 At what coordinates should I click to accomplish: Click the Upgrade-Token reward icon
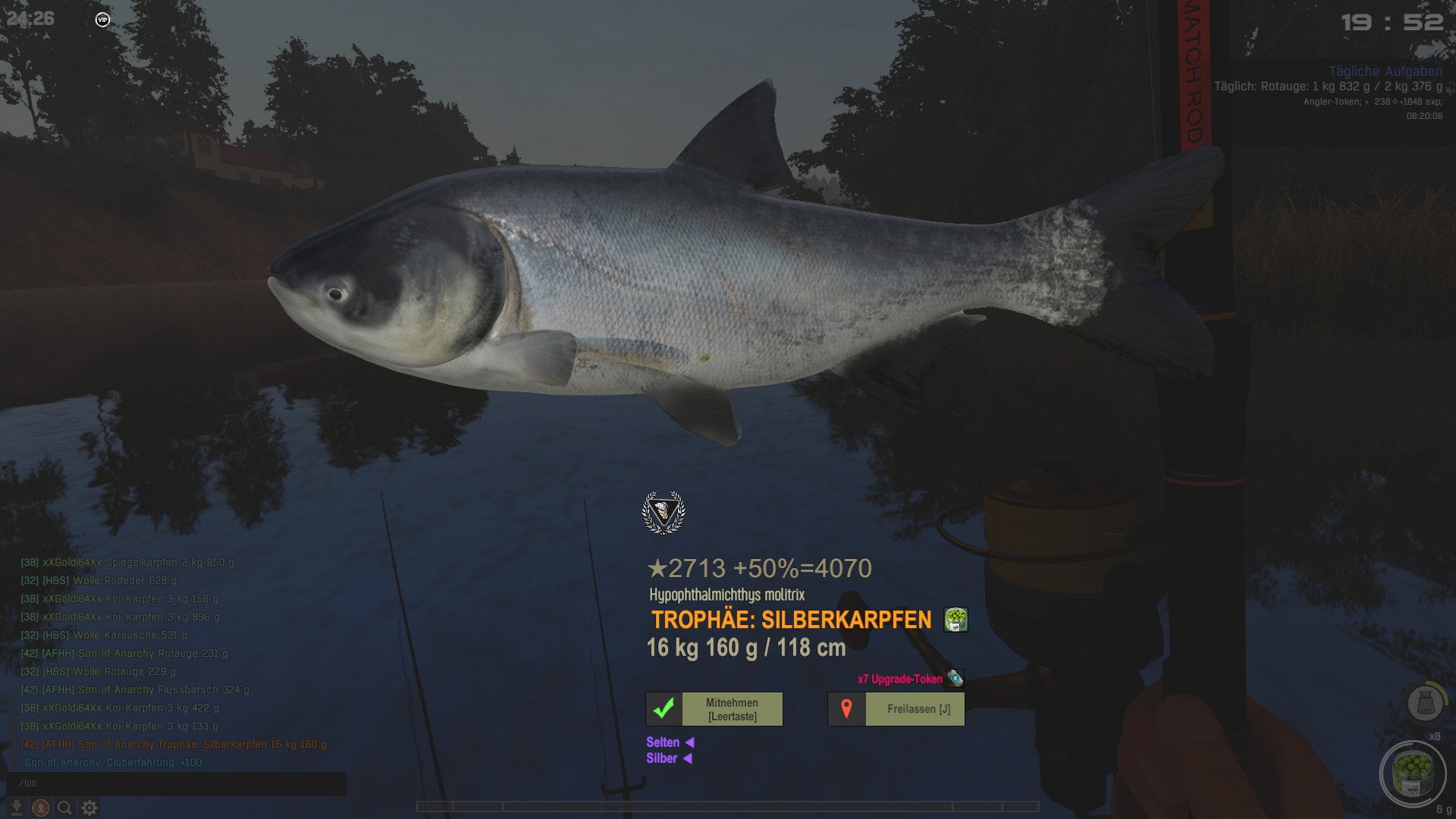pos(955,679)
